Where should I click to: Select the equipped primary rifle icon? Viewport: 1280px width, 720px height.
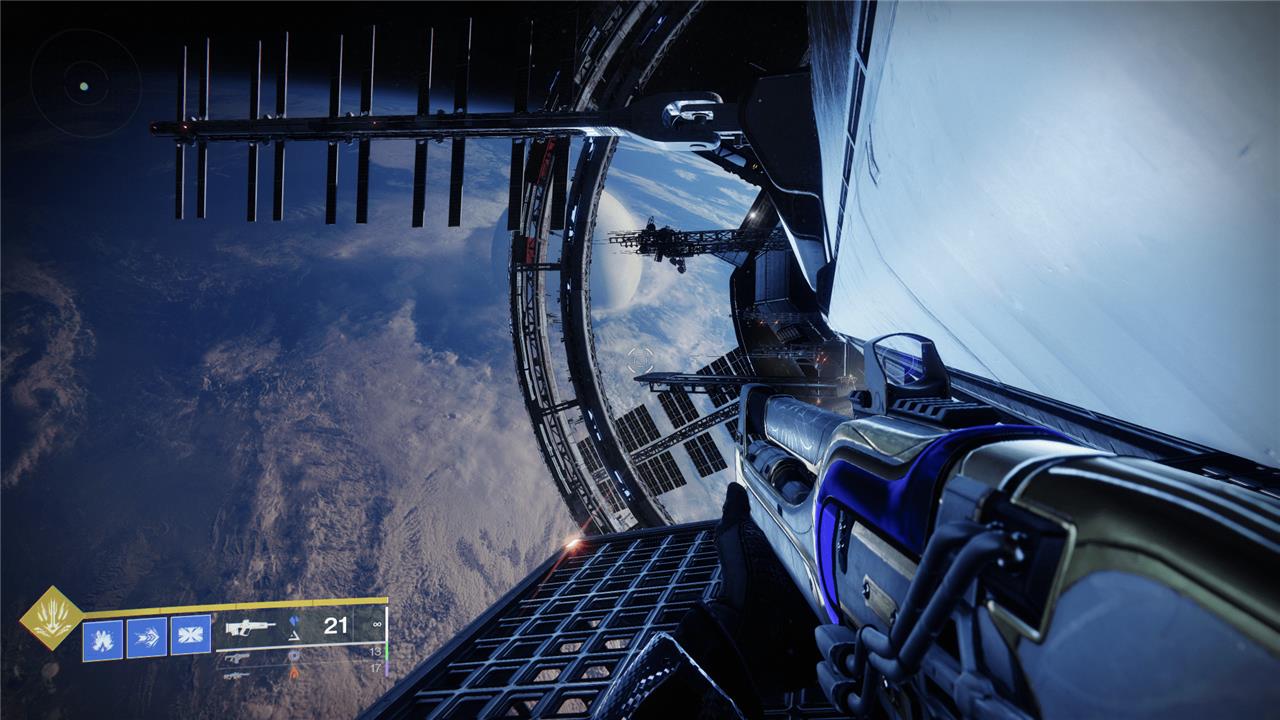[250, 628]
